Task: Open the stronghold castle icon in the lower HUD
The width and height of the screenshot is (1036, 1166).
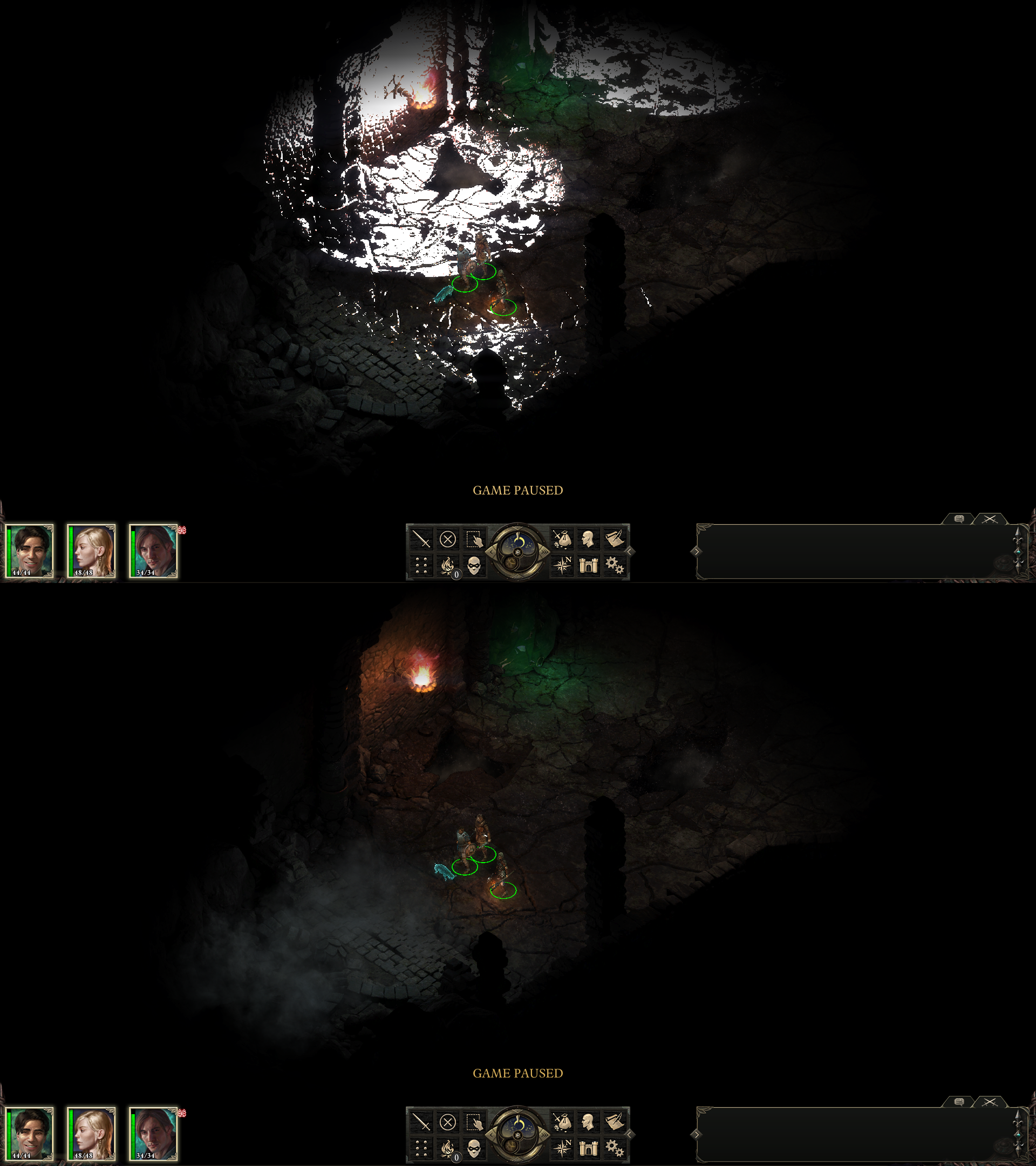Action: coord(589,1148)
